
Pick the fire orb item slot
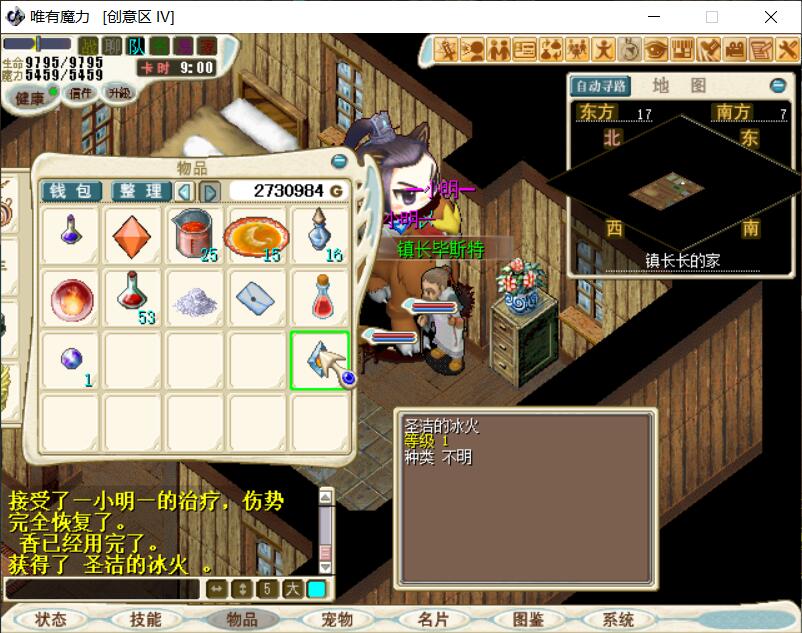[x=71, y=298]
